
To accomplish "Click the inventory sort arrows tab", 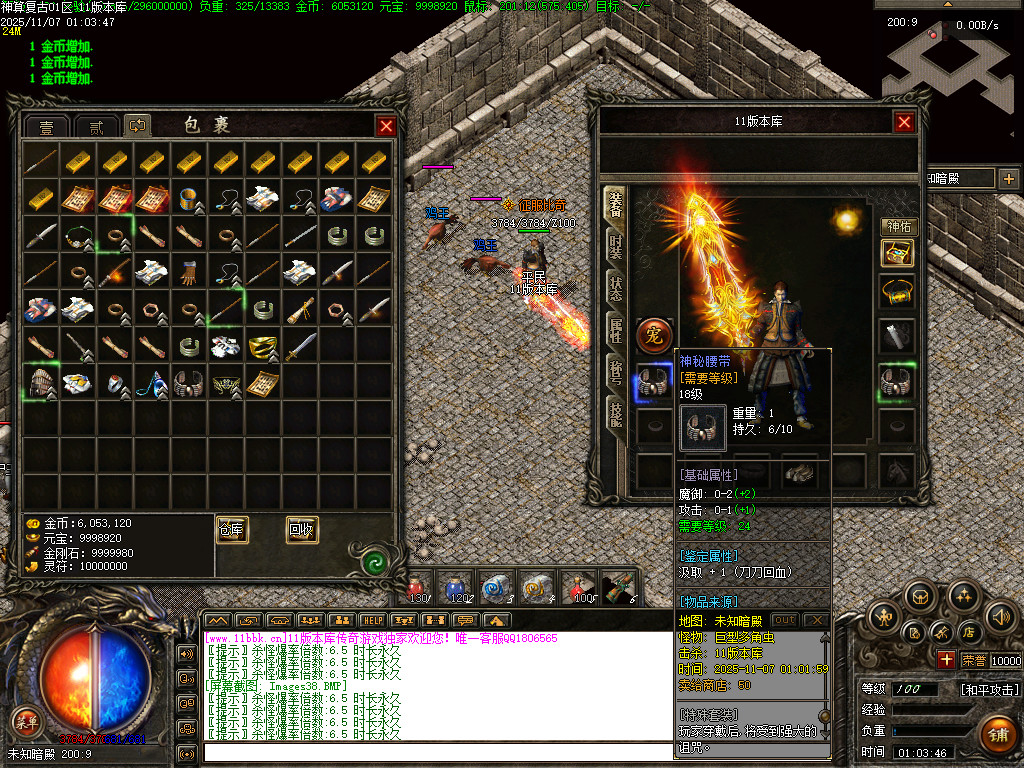I will pyautogui.click(x=137, y=126).
